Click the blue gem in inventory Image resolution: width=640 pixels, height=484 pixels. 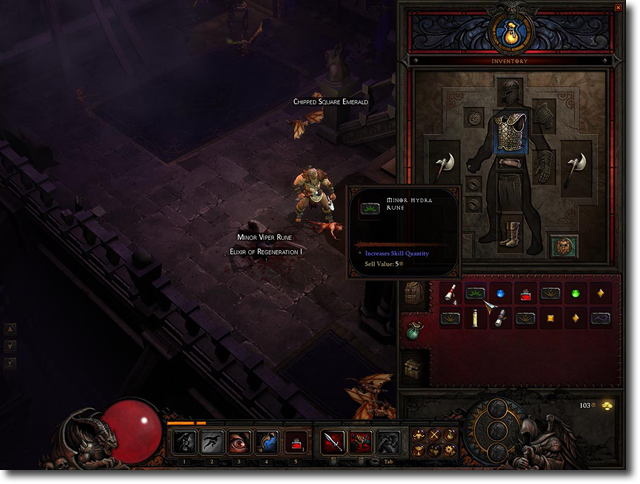point(501,294)
